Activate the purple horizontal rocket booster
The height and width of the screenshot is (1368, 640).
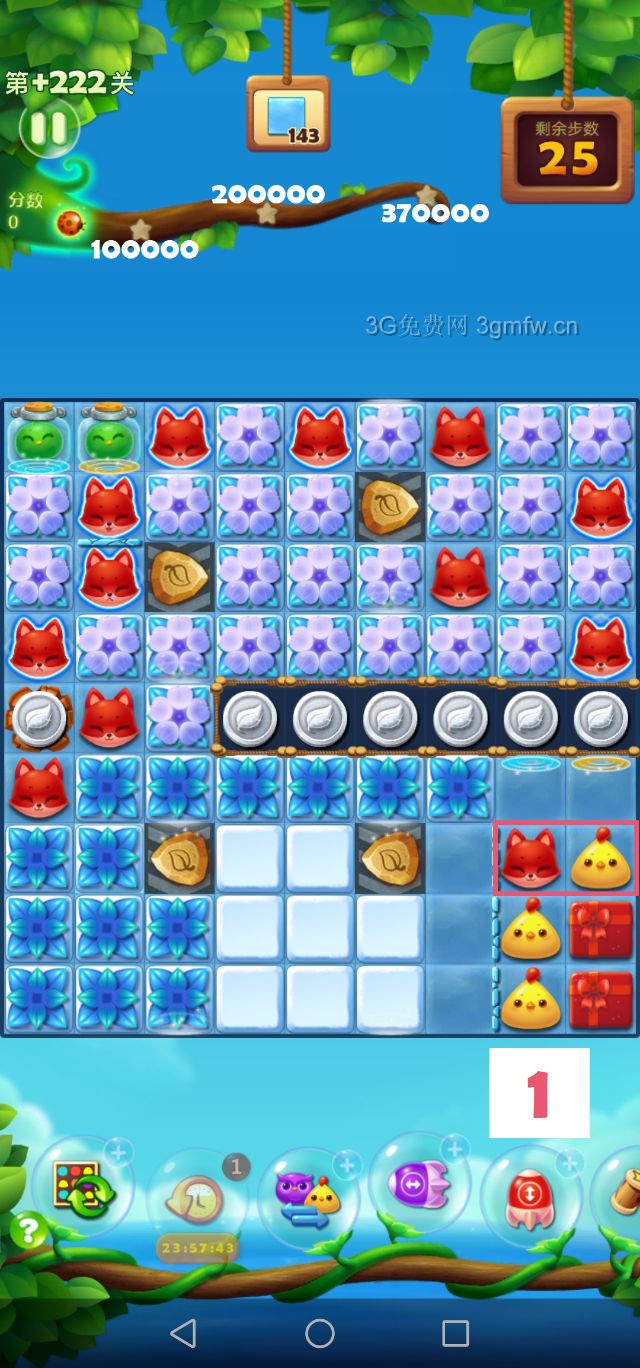click(x=420, y=1185)
